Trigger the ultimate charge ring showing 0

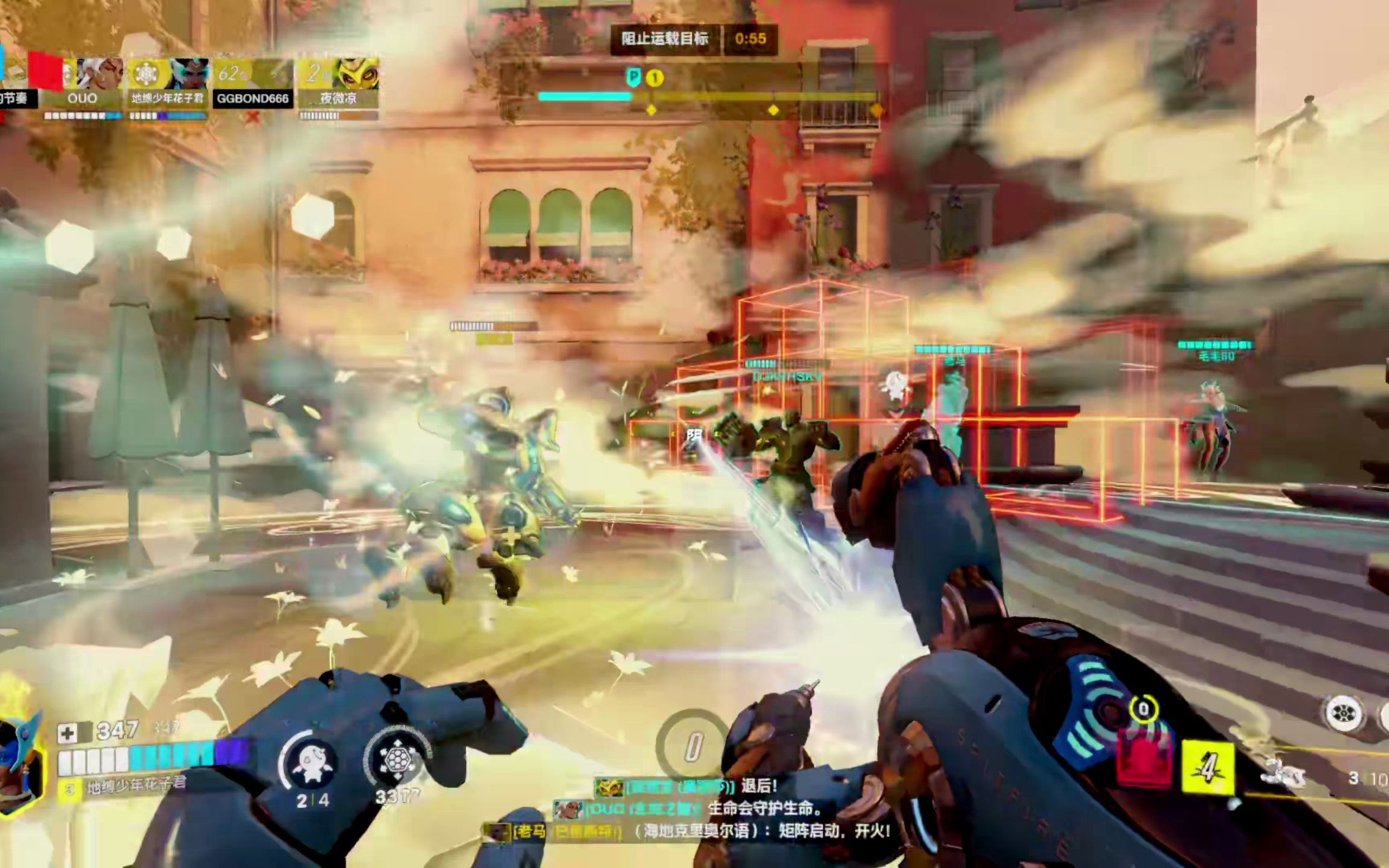pyautogui.click(x=692, y=746)
